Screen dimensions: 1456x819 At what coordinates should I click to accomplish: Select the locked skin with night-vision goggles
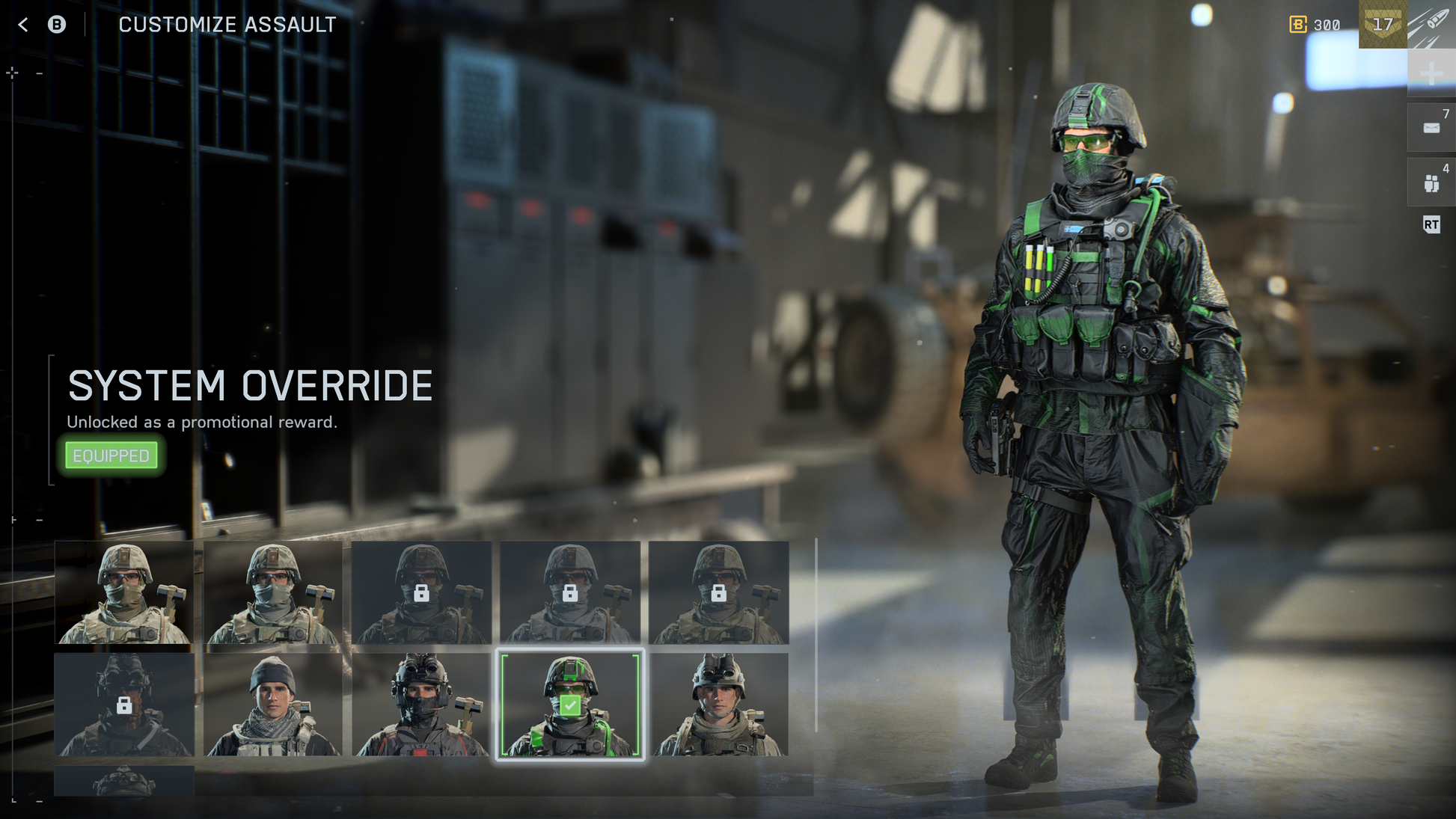coord(124,704)
